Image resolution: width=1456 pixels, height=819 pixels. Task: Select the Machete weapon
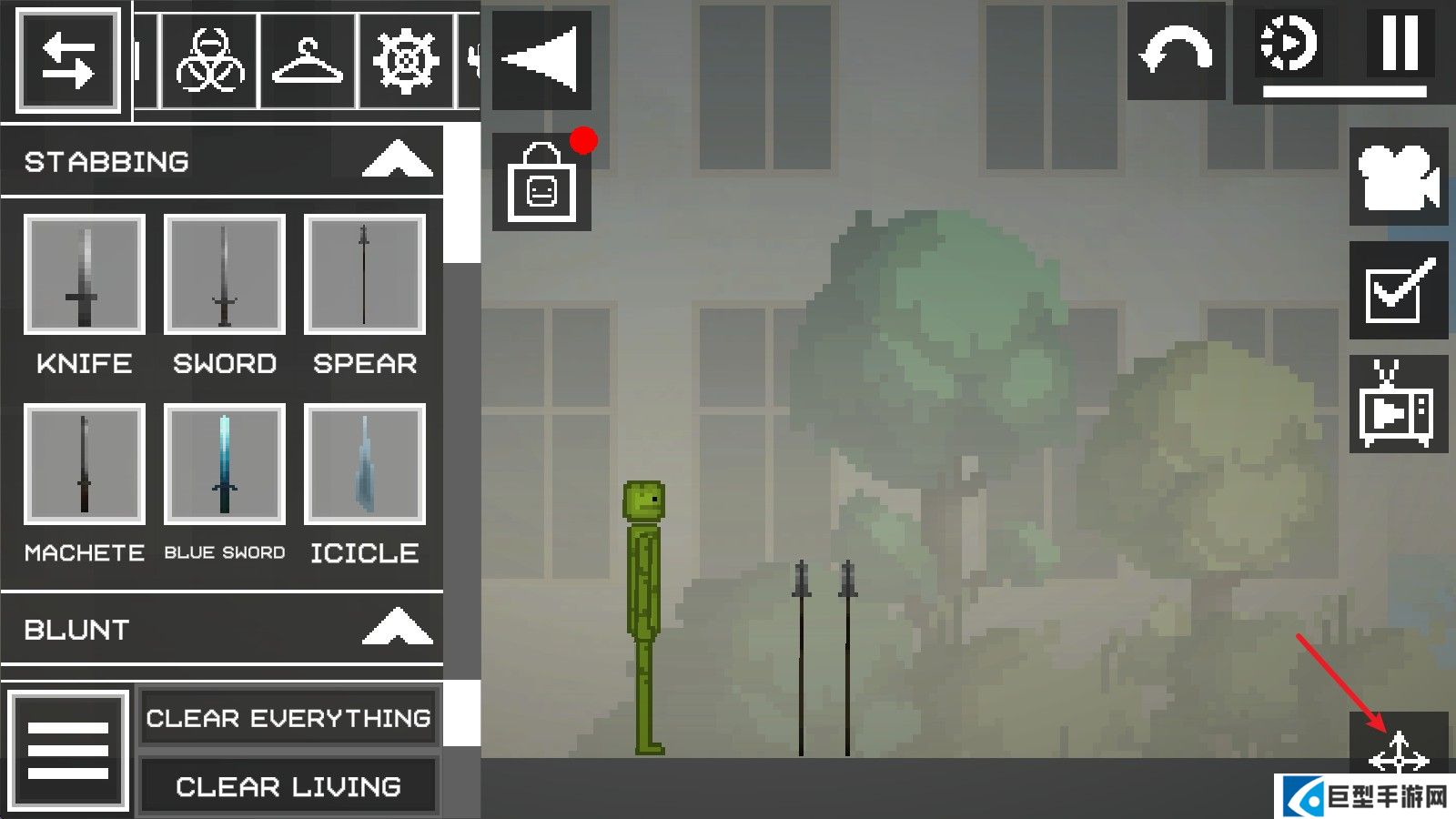click(85, 464)
